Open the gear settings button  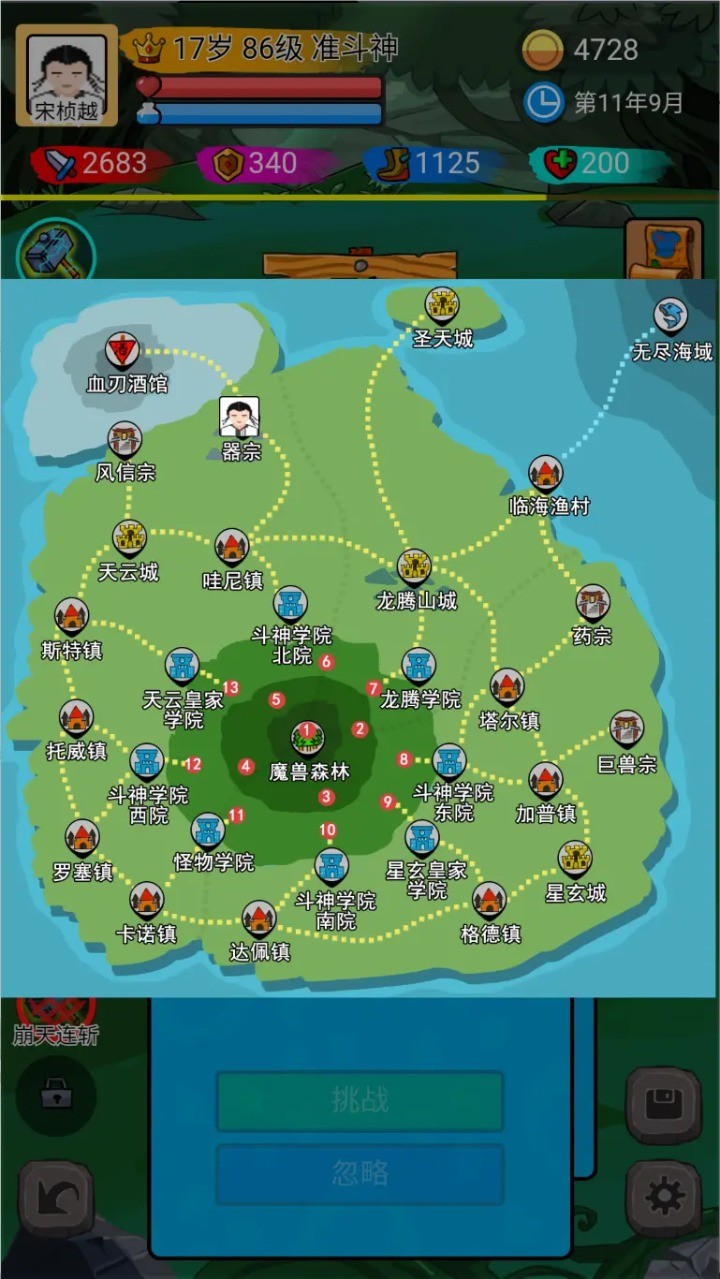[662, 1196]
